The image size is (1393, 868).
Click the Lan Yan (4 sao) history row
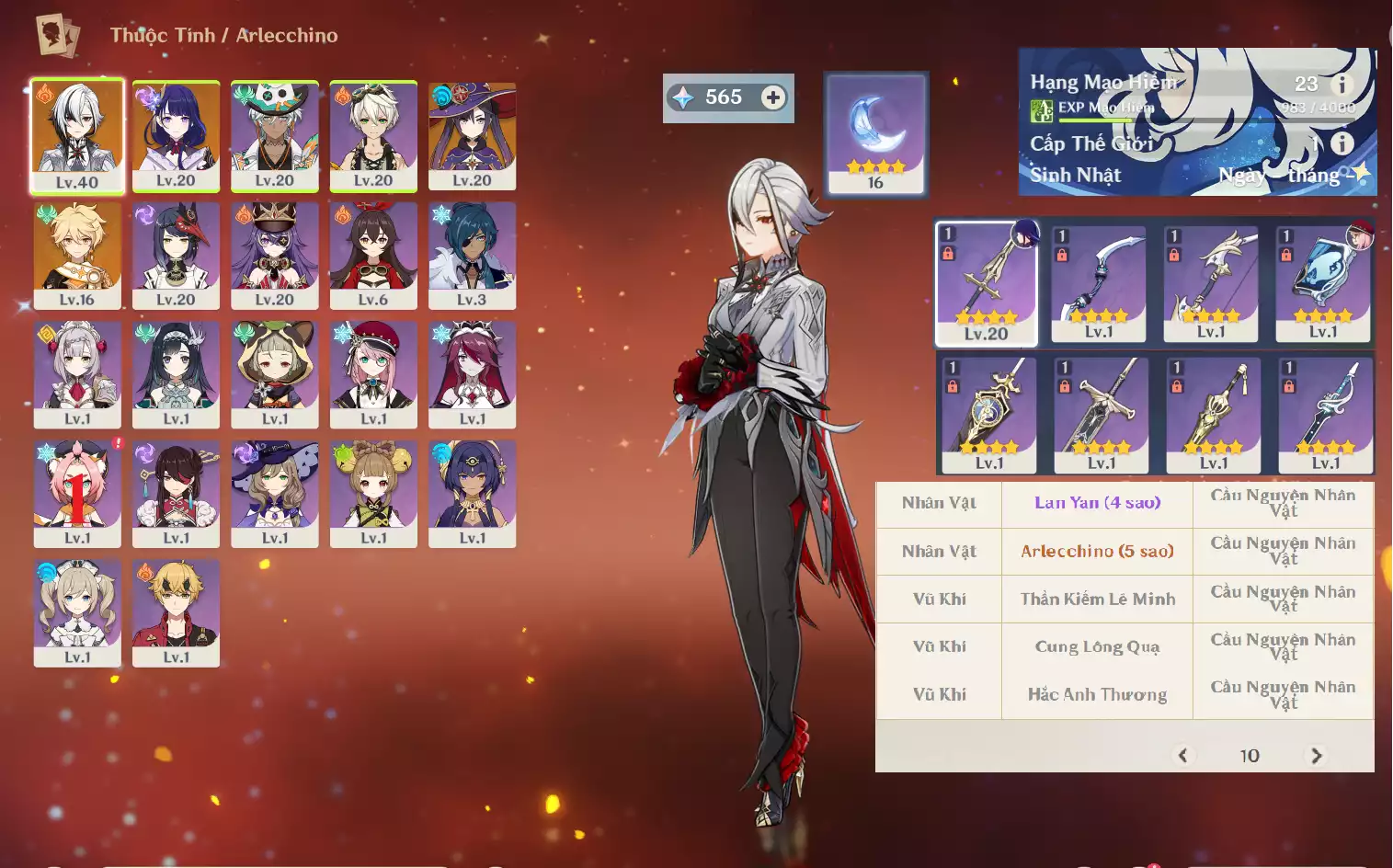[x=1097, y=503]
